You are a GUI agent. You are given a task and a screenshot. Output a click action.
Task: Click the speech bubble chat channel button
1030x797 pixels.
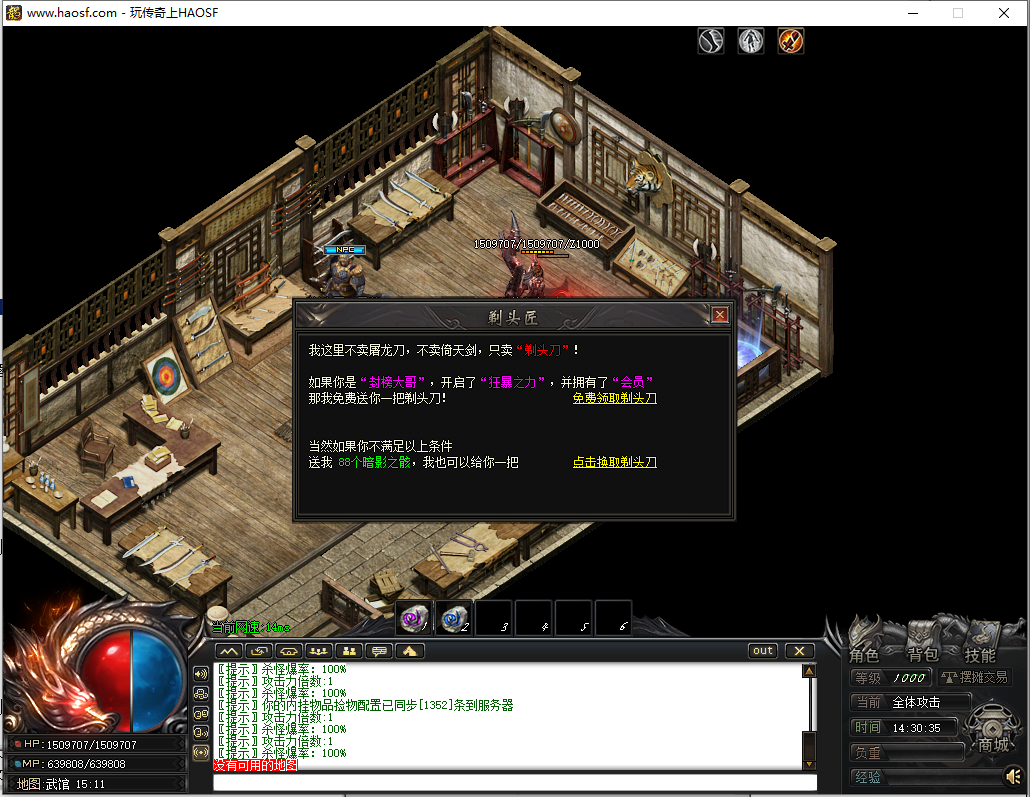[x=379, y=651]
